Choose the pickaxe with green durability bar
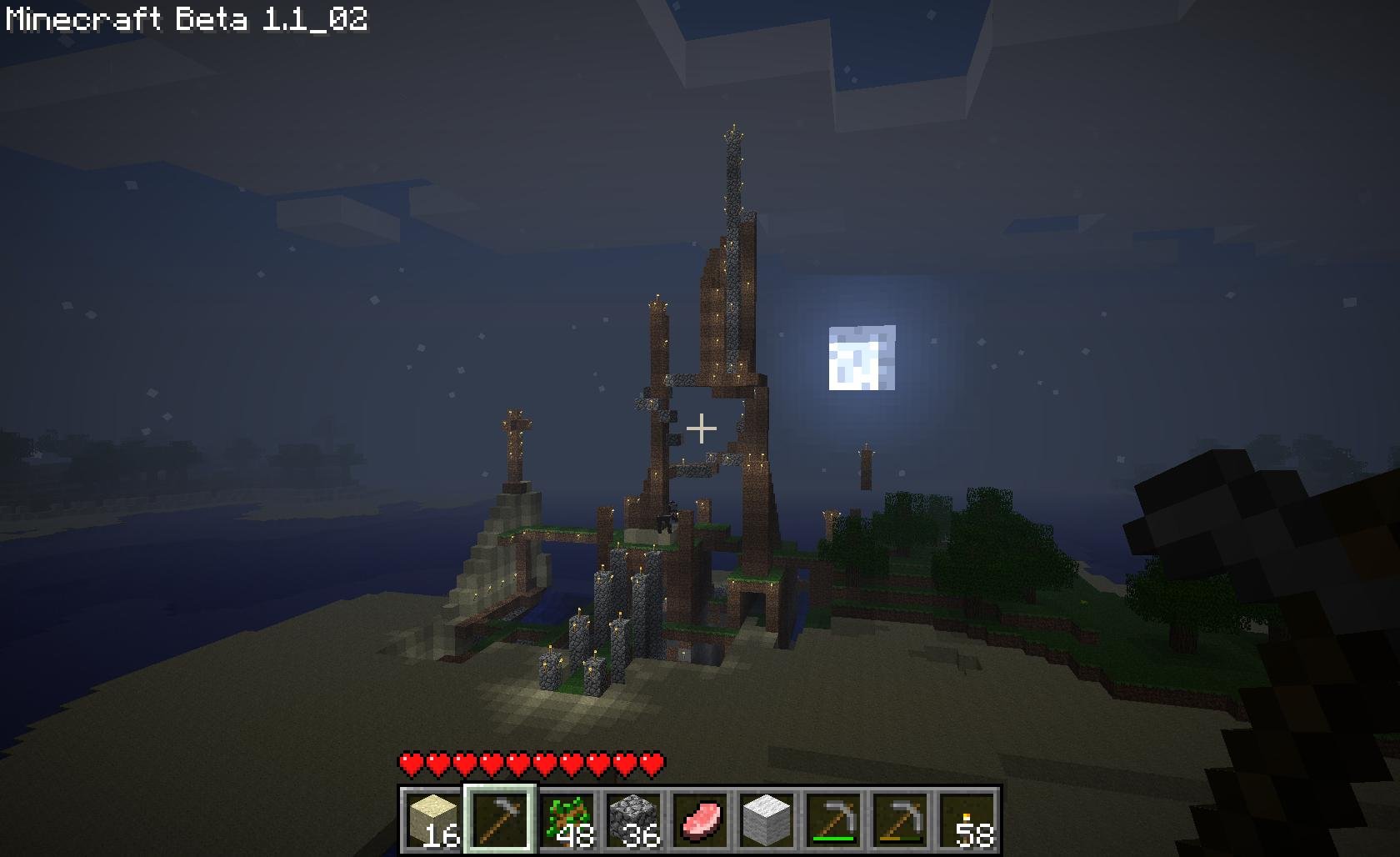The width and height of the screenshot is (1400, 857). pos(833,819)
